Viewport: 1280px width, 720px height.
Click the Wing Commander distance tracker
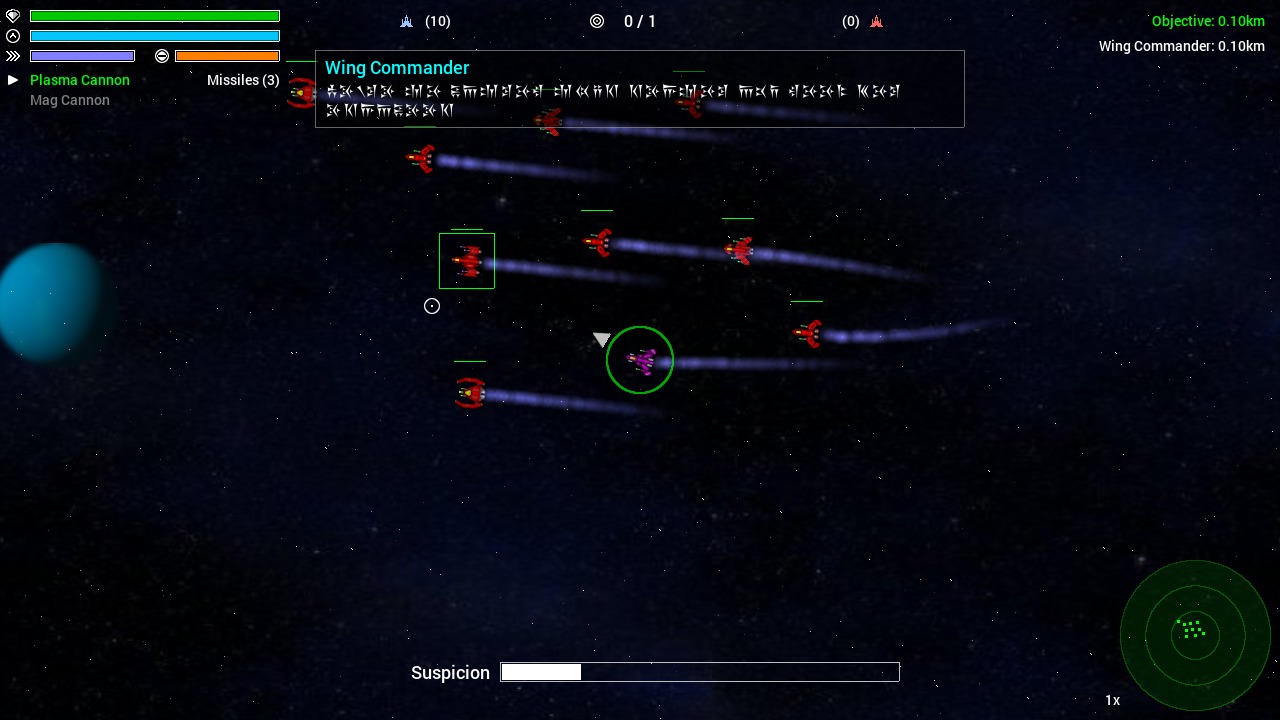(1181, 46)
